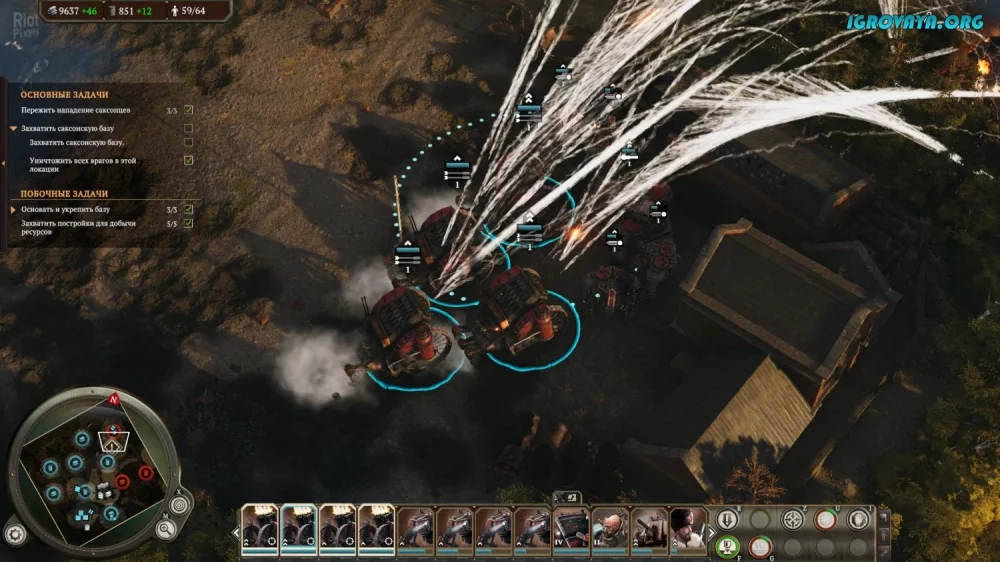Image resolution: width=1000 pixels, height=562 pixels.
Task: Select the mech portrait marked with rank IV
Action: point(570,527)
